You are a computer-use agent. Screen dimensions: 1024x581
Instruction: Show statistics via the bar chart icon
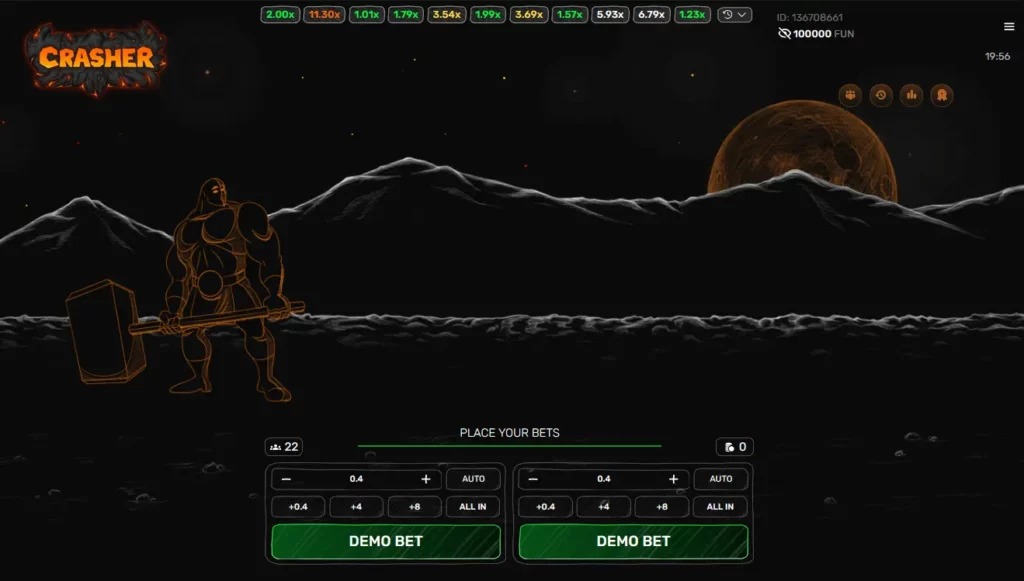click(911, 95)
